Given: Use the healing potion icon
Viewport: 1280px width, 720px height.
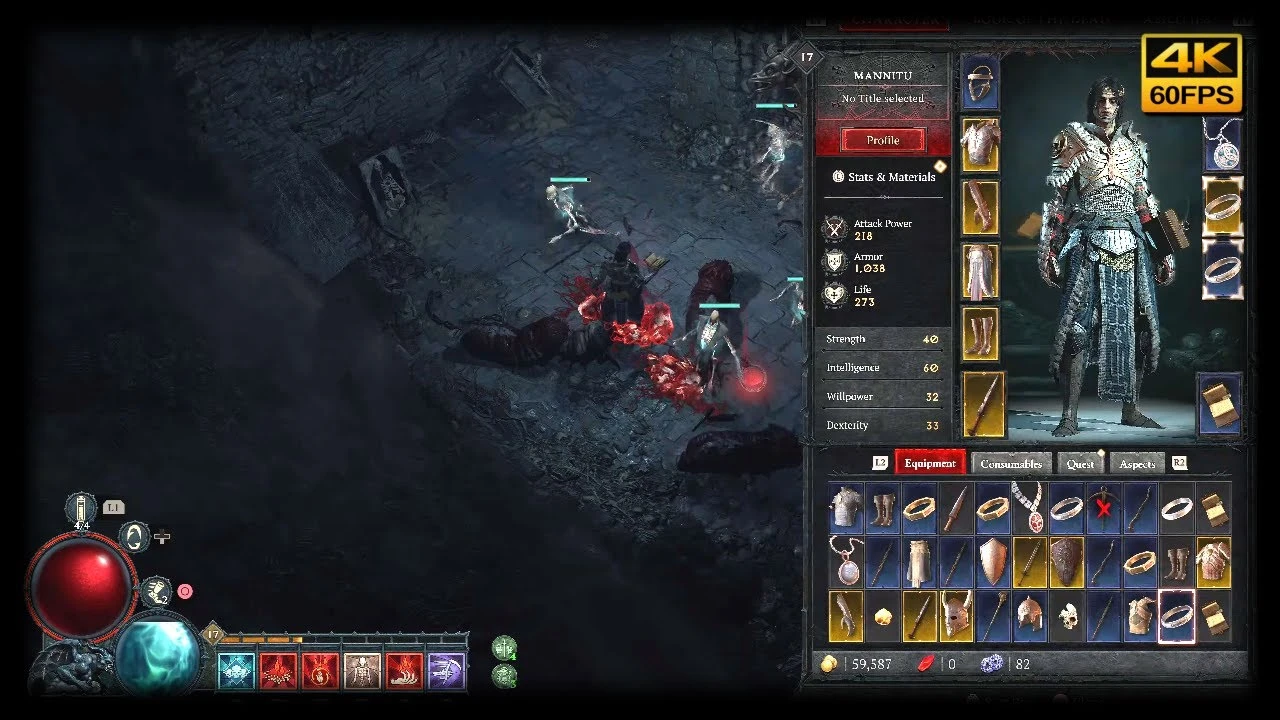Looking at the screenshot, I should [81, 509].
